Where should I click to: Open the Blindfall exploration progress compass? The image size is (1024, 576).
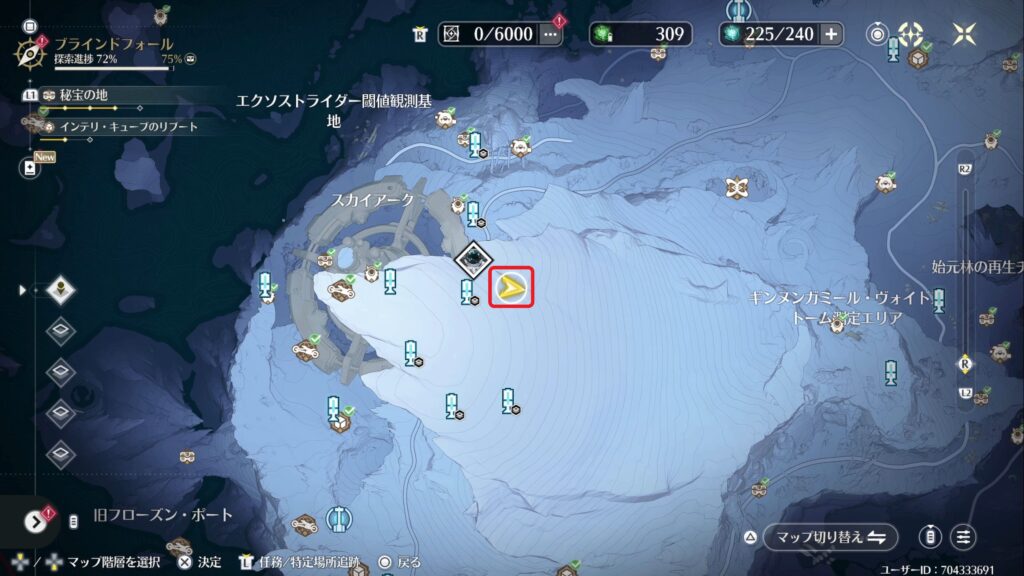pos(32,50)
